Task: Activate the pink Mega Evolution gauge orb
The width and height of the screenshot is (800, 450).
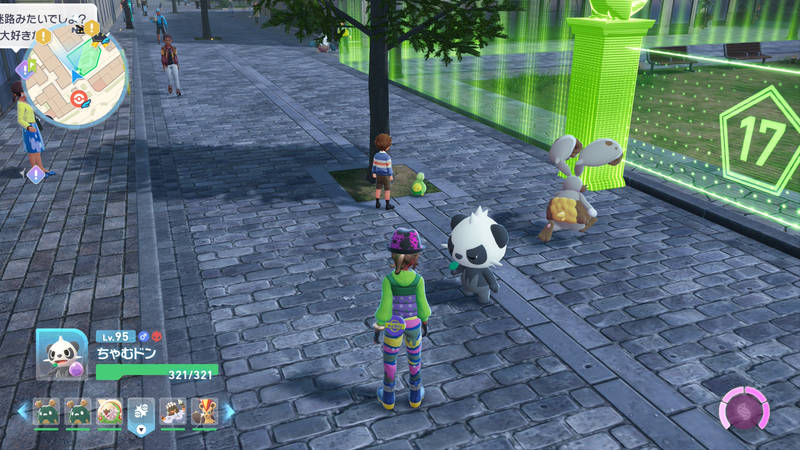Action: click(745, 410)
